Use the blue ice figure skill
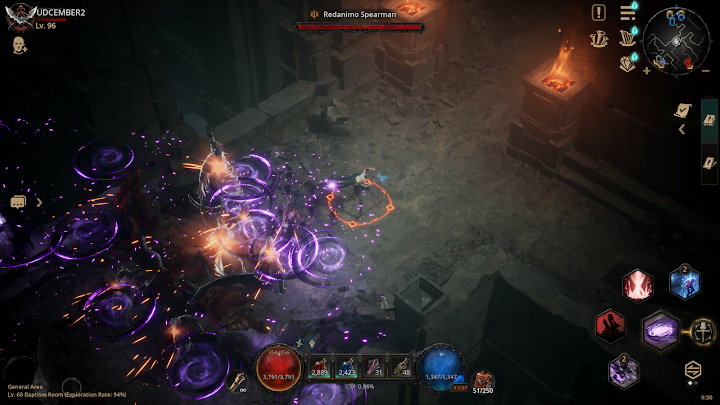The image size is (720, 405). [684, 284]
